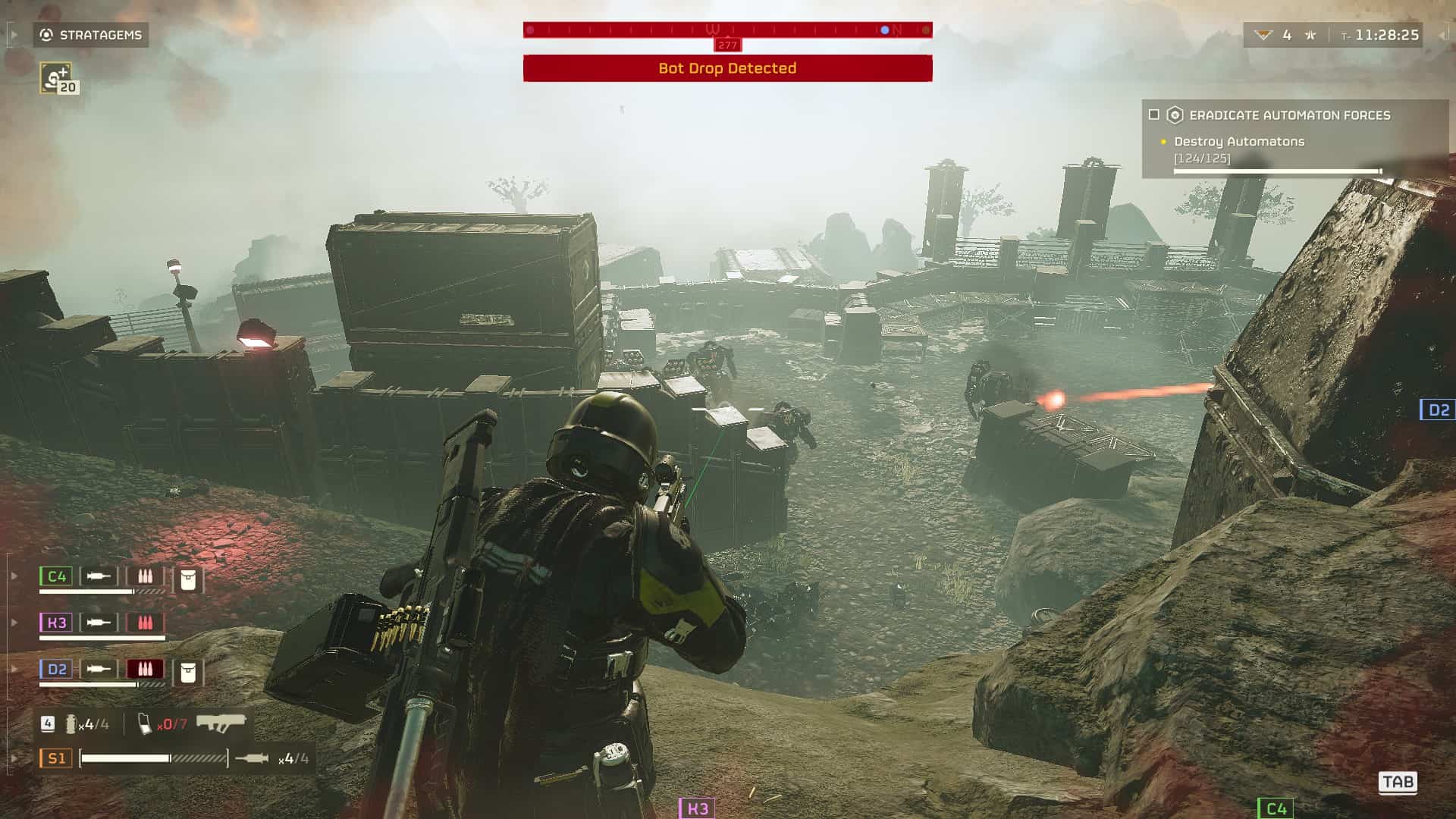Viewport: 1456px width, 819px height.
Task: Click the green C4 teammate edge marker
Action: (x=1276, y=808)
